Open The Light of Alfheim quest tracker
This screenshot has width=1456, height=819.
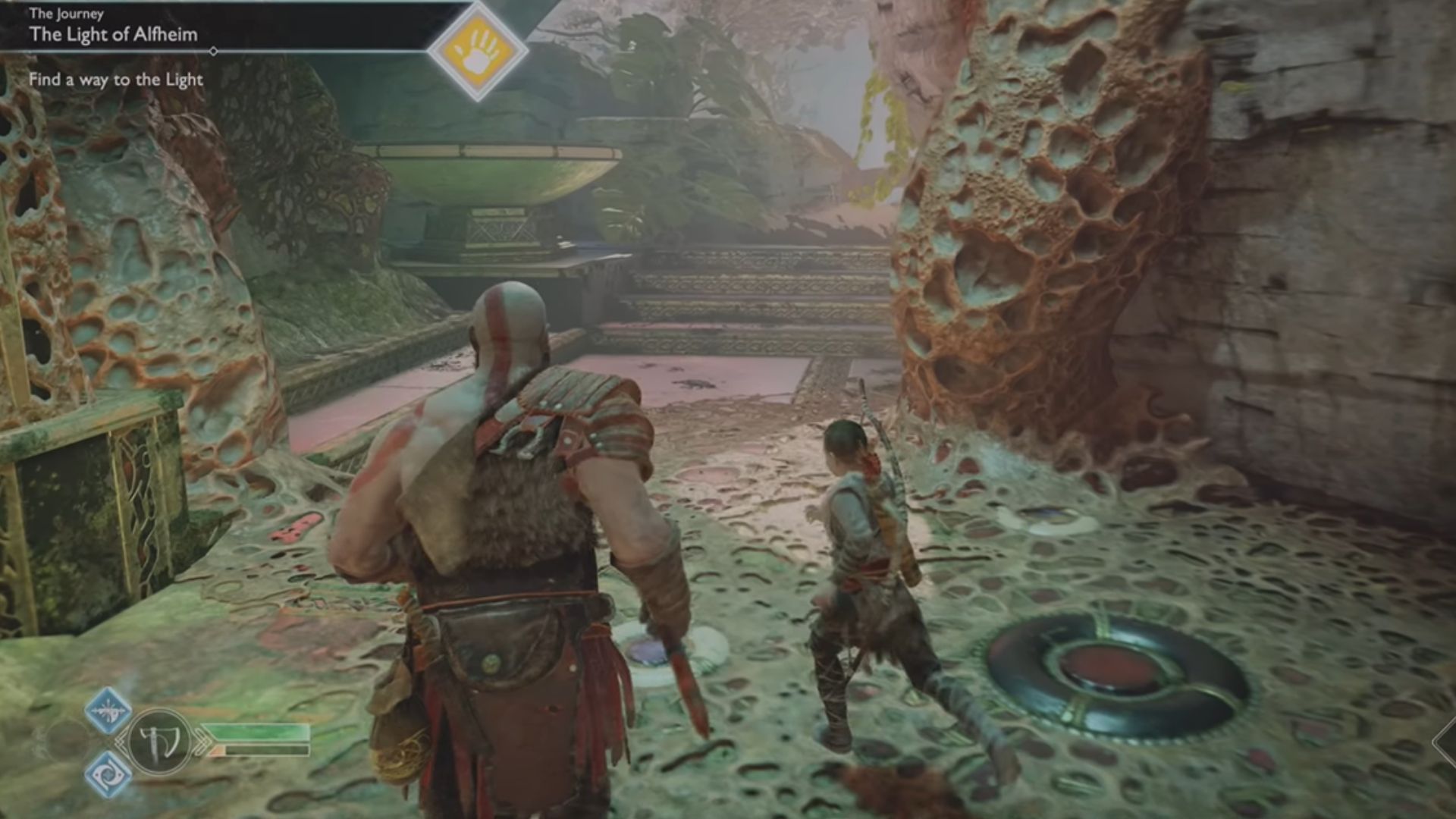[114, 34]
